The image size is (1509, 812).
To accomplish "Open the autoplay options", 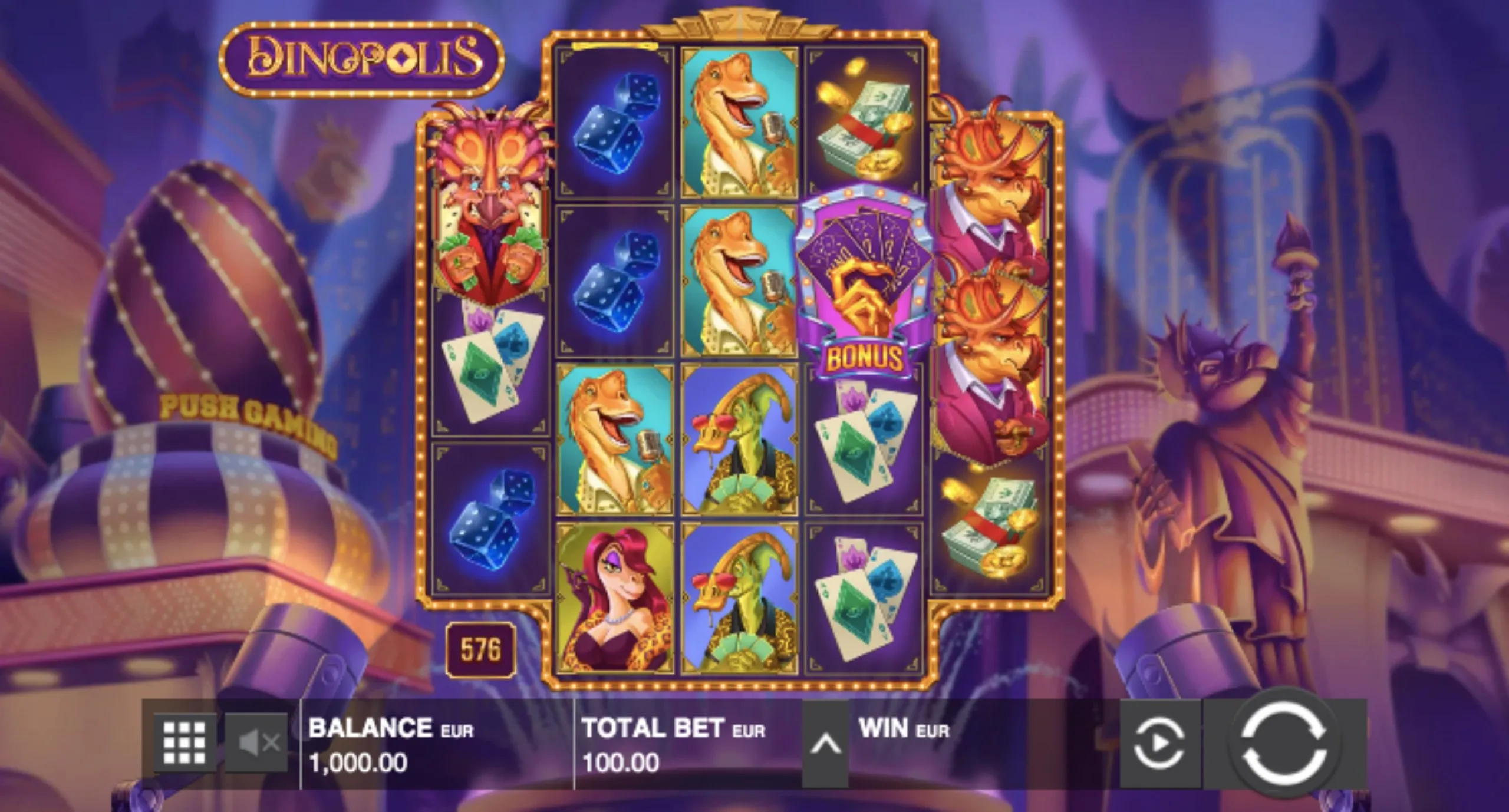I will tap(1159, 744).
